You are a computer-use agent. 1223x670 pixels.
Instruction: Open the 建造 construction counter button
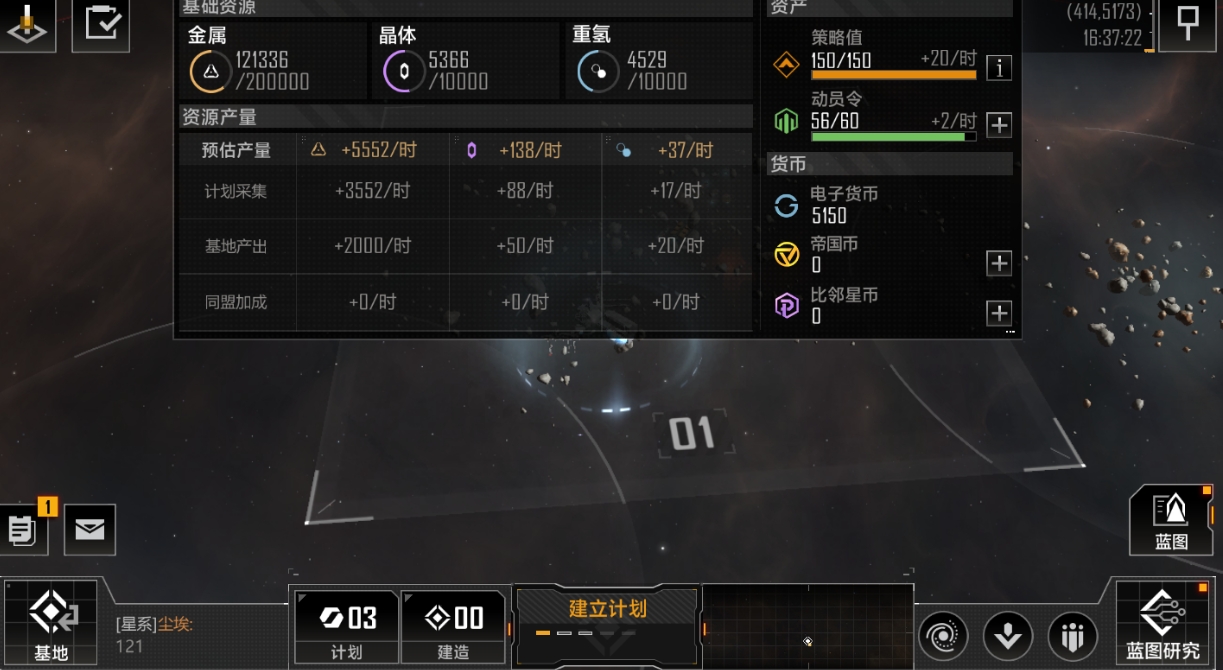(x=453, y=625)
